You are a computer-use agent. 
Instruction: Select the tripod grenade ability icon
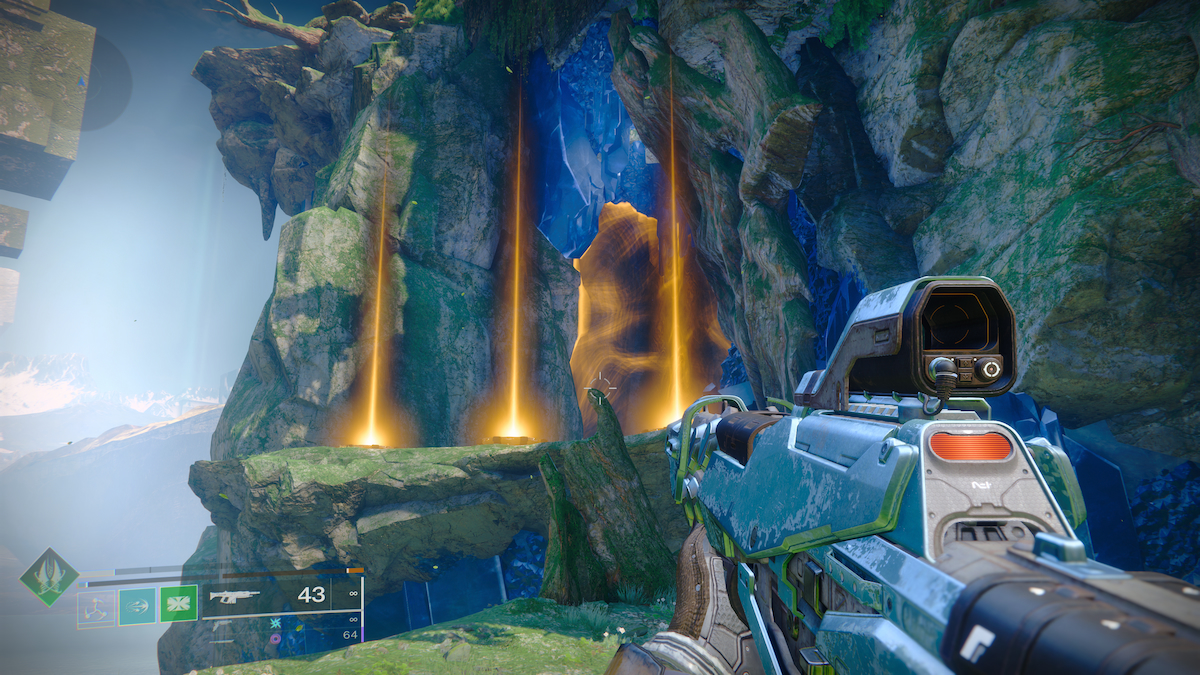pos(96,605)
